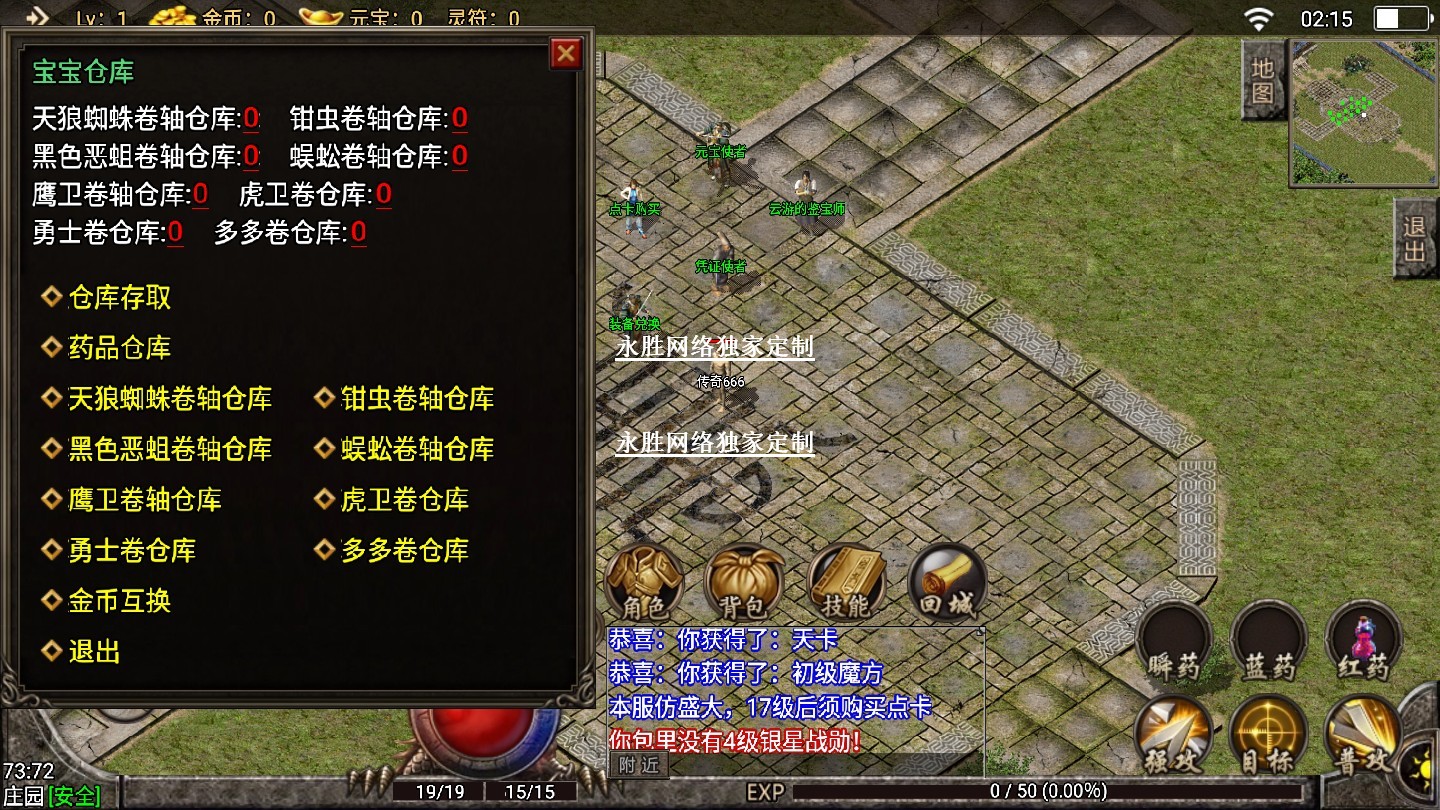Close the 宝宝仓库 panel with the X
This screenshot has height=810, width=1440.
566,53
